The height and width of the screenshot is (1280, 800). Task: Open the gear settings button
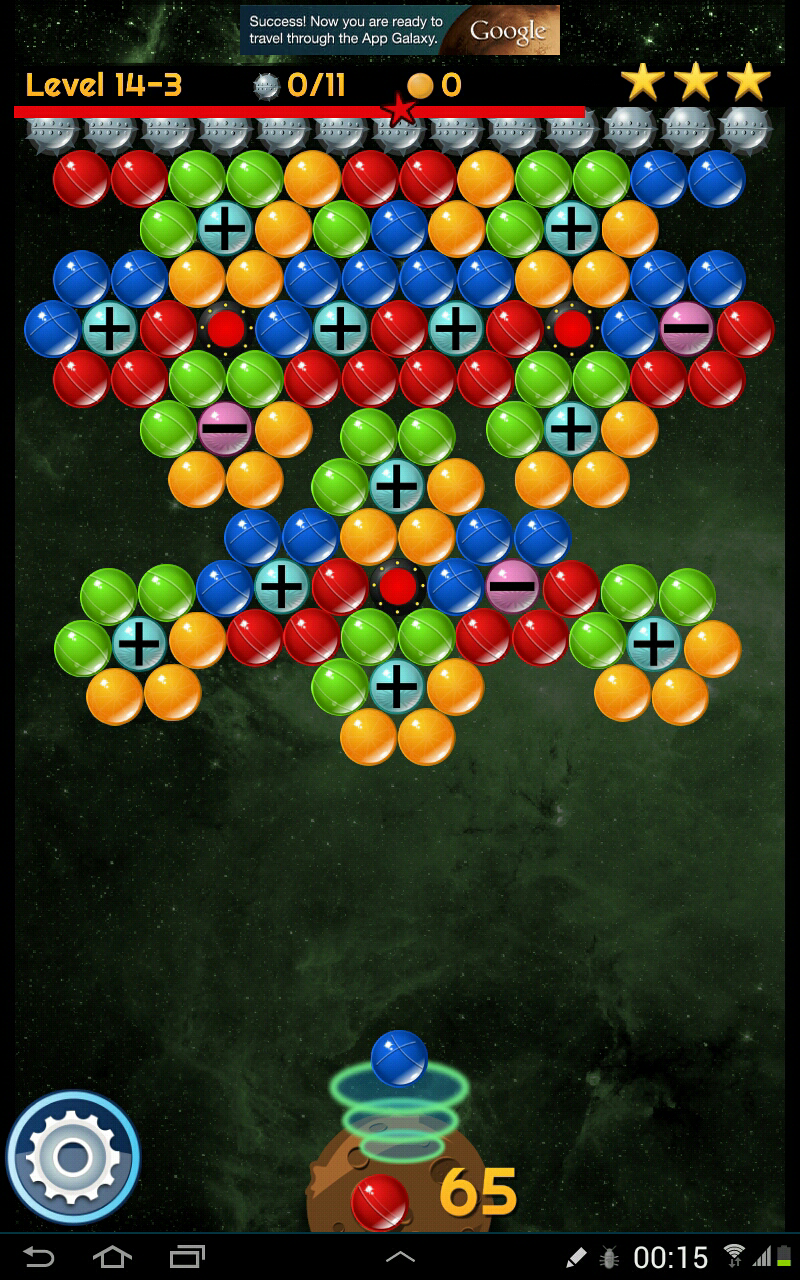click(x=72, y=1157)
